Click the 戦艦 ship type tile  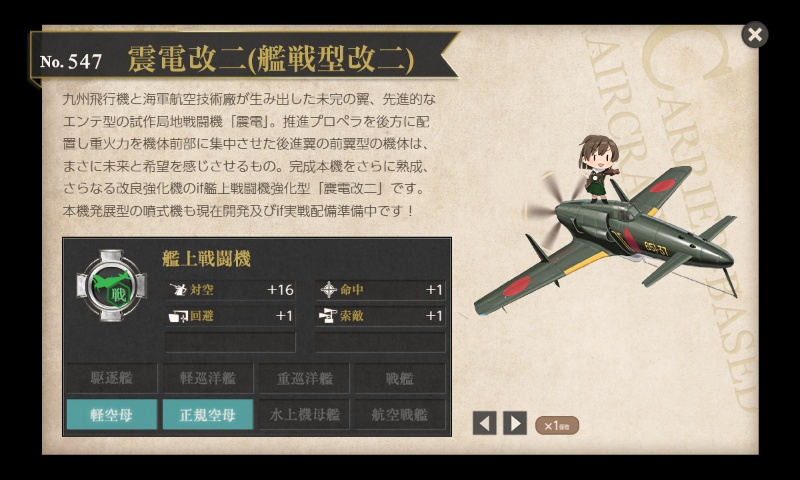click(x=399, y=378)
